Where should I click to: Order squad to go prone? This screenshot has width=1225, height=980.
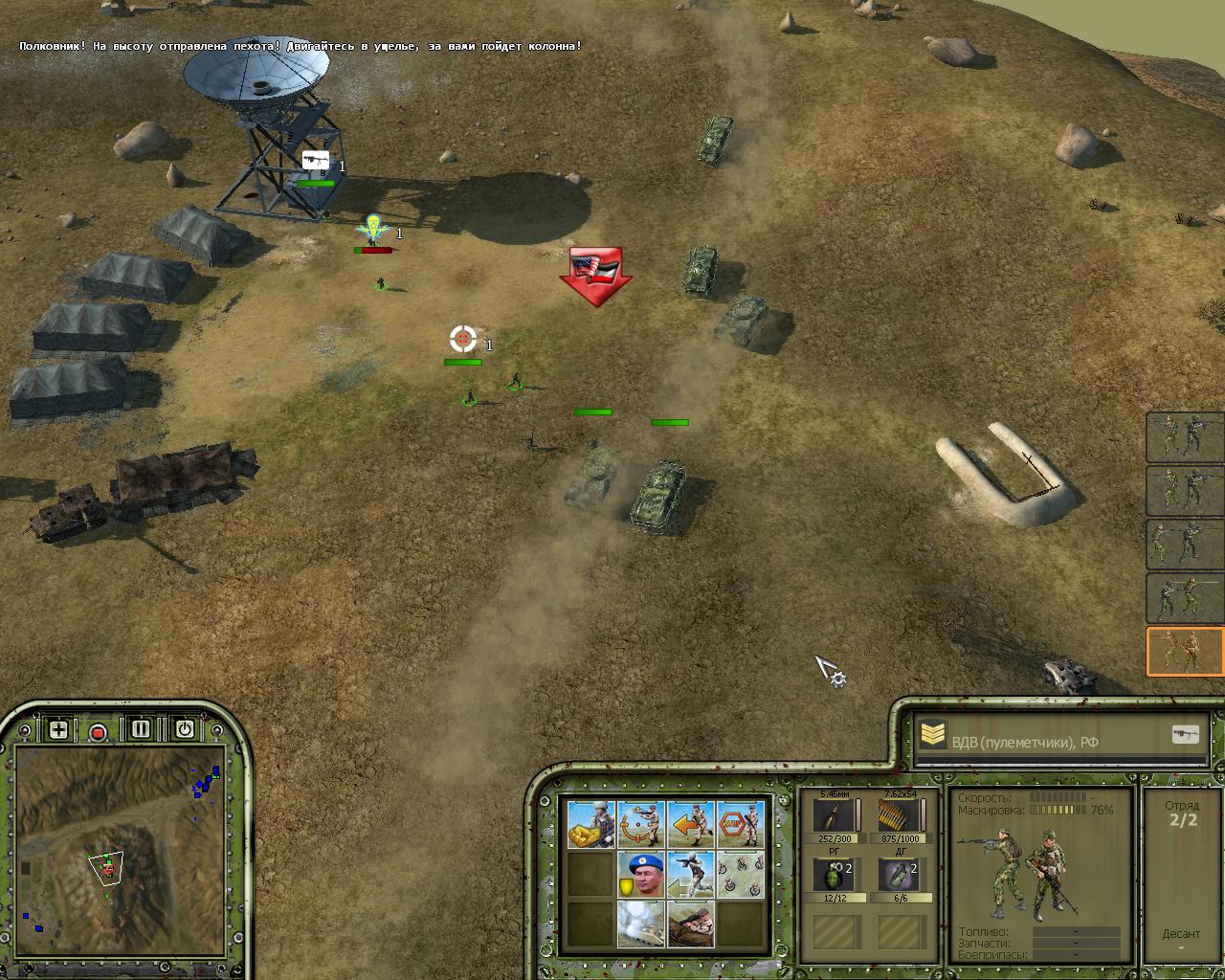pyautogui.click(x=690, y=924)
